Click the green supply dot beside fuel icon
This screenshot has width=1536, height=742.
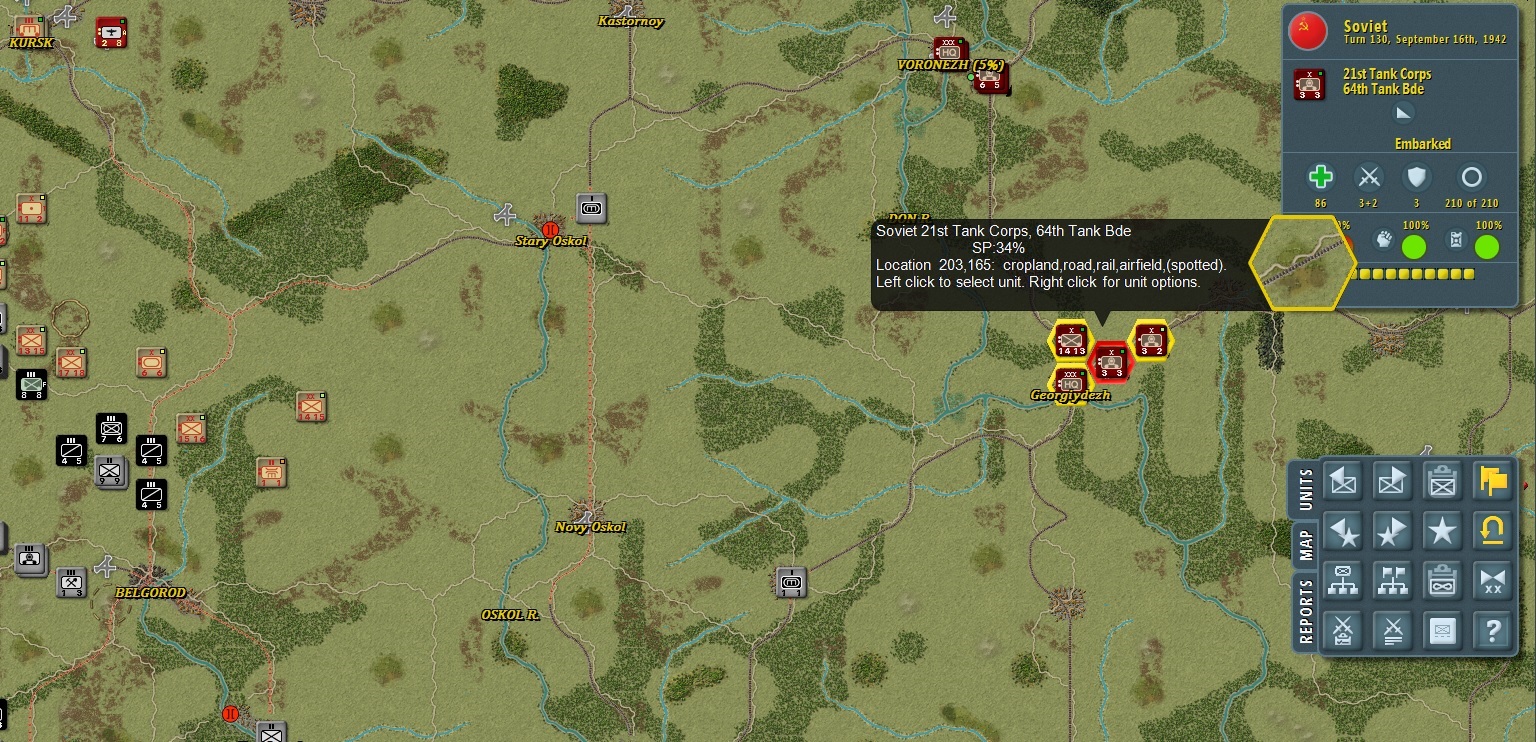click(1486, 247)
